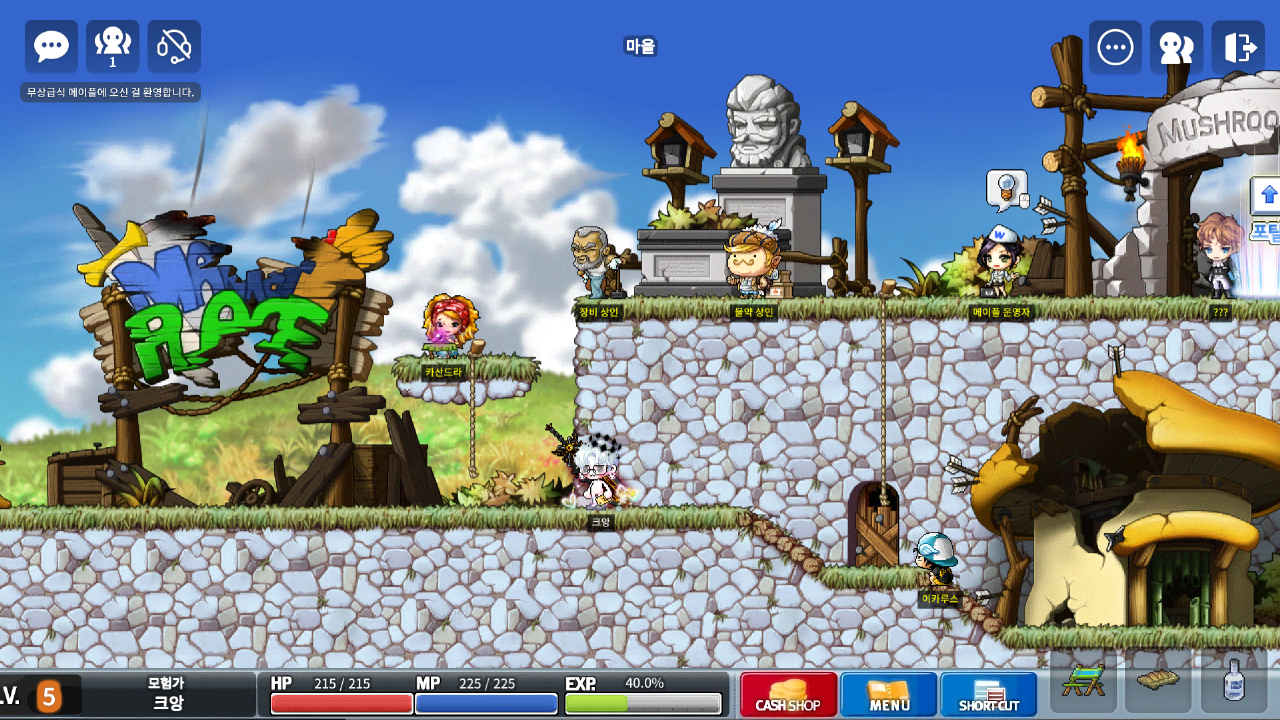
Task: Click the chat message bar under the icons
Action: [111, 92]
